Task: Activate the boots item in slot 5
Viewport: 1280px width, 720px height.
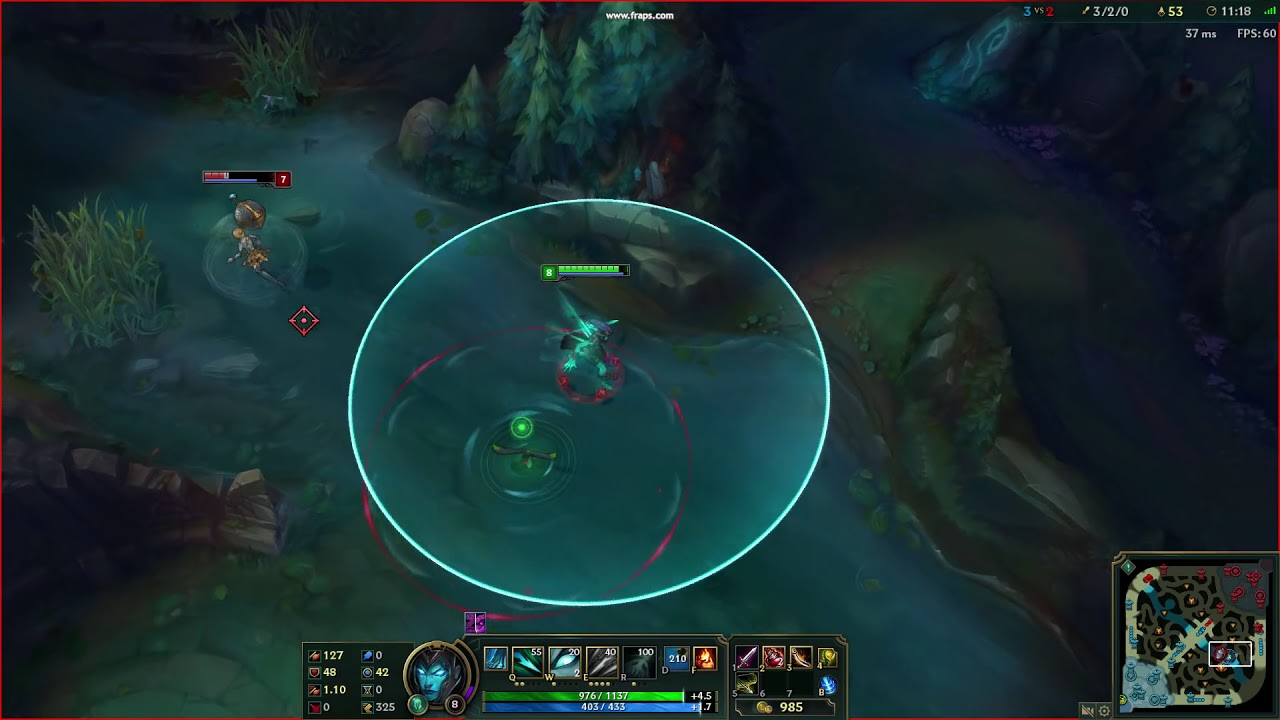Action: pyautogui.click(x=746, y=685)
